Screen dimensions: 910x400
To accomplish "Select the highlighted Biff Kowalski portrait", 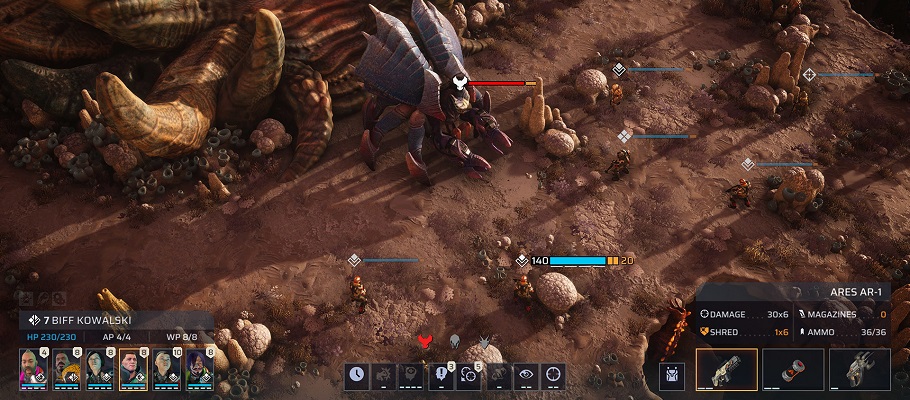I will point(133,368).
